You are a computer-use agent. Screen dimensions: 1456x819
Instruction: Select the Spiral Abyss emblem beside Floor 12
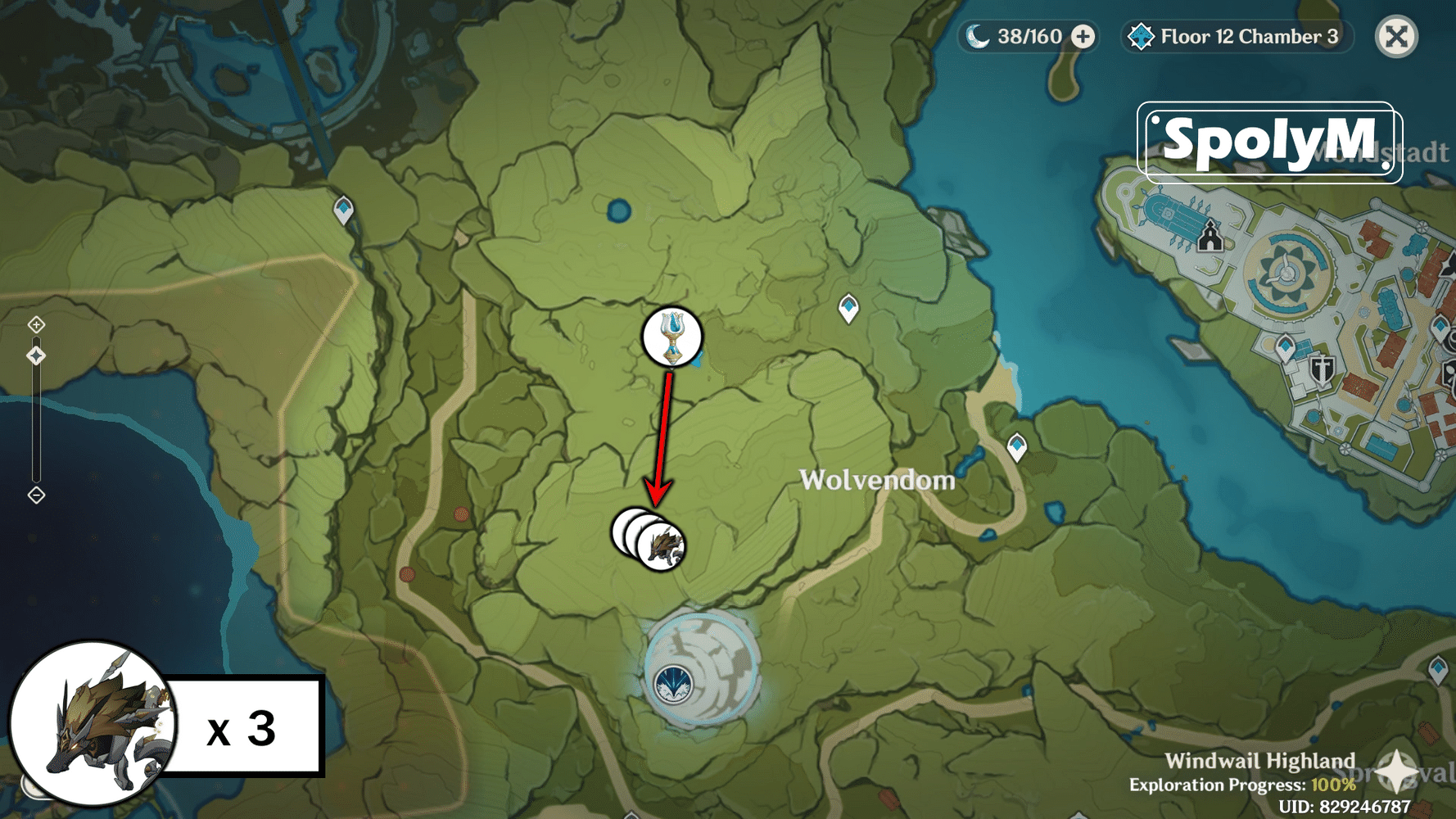click(x=1142, y=36)
